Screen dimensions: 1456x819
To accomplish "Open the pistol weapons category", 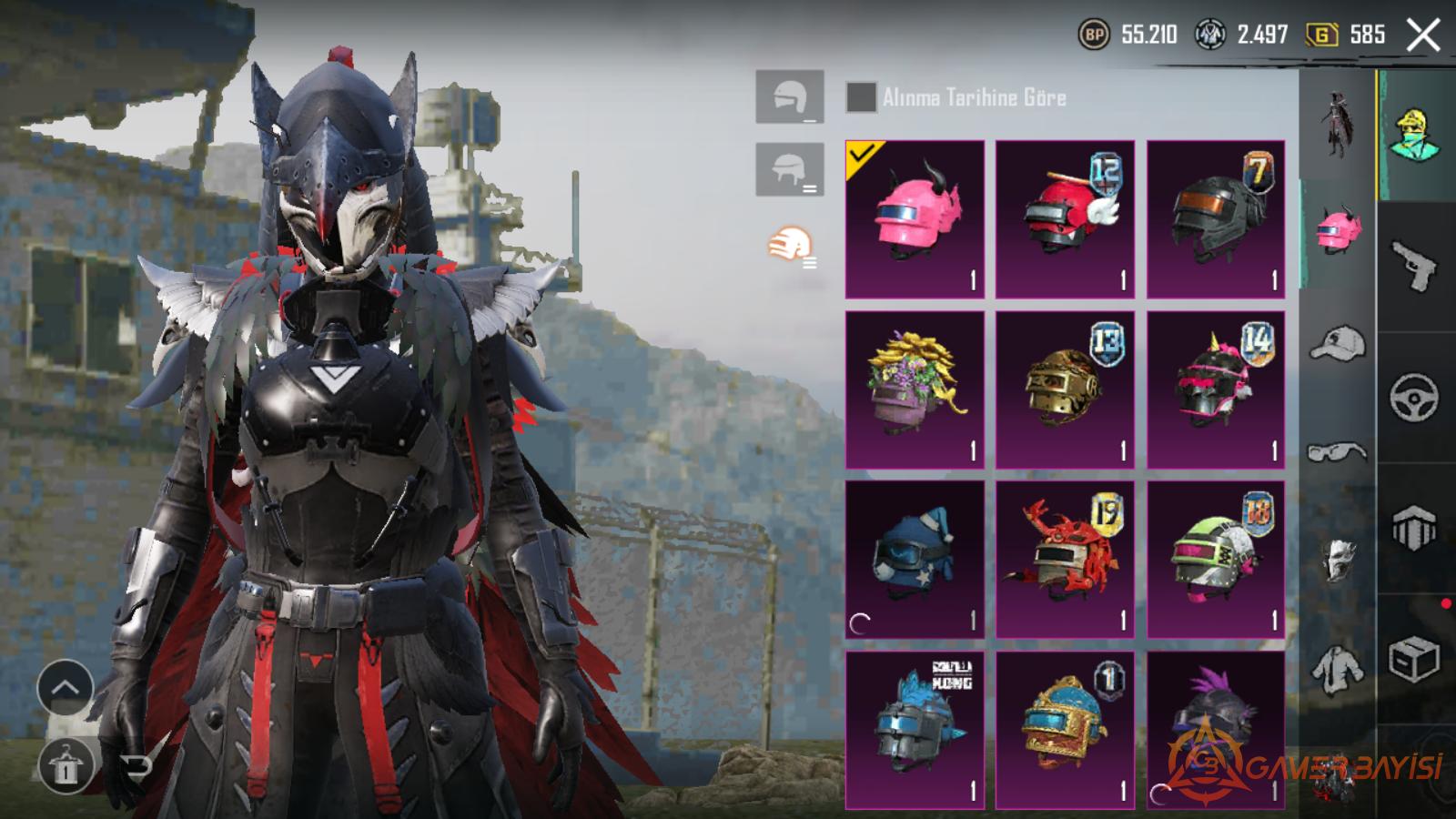I will click(1414, 266).
